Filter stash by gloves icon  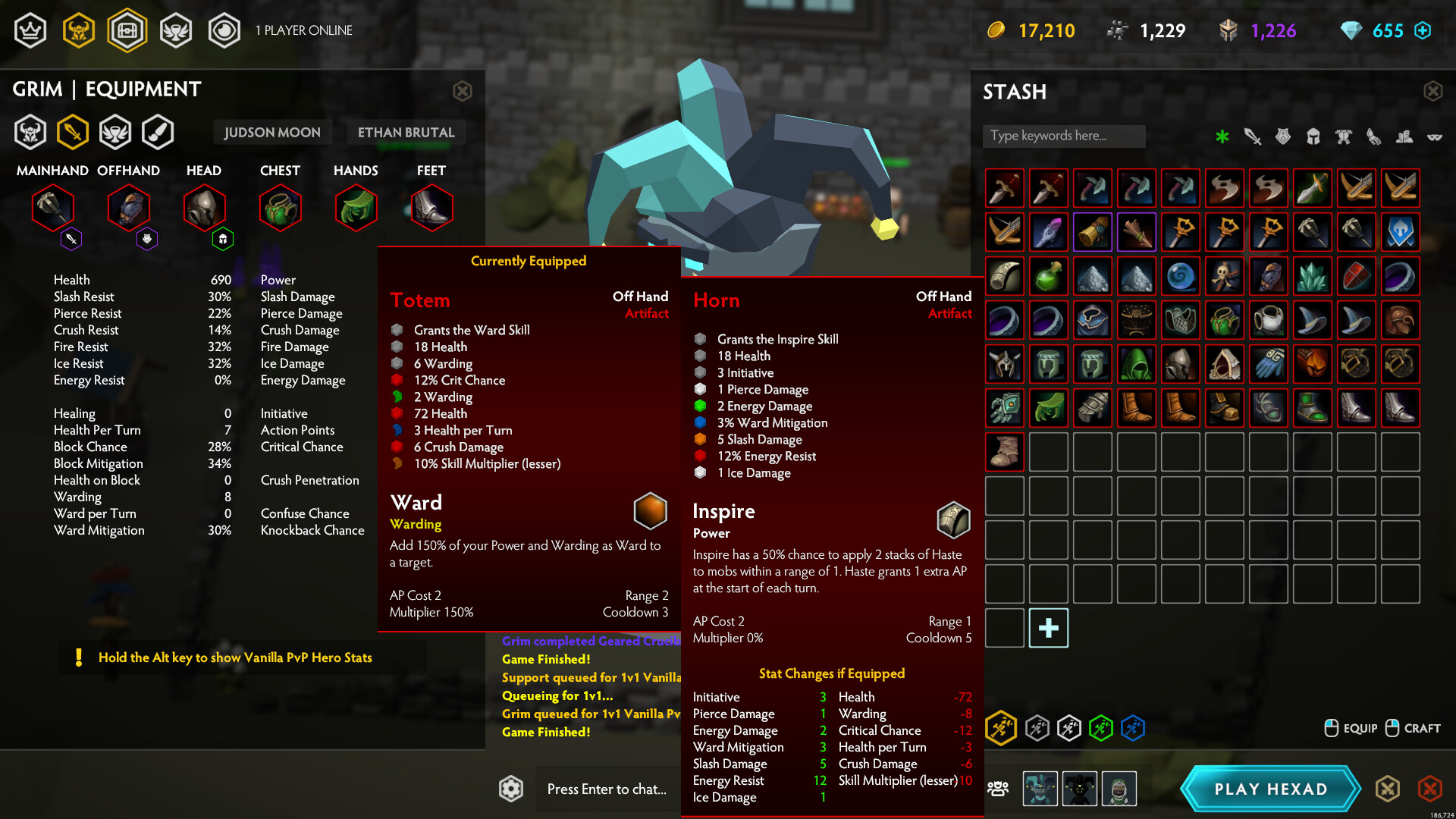pos(1374,136)
